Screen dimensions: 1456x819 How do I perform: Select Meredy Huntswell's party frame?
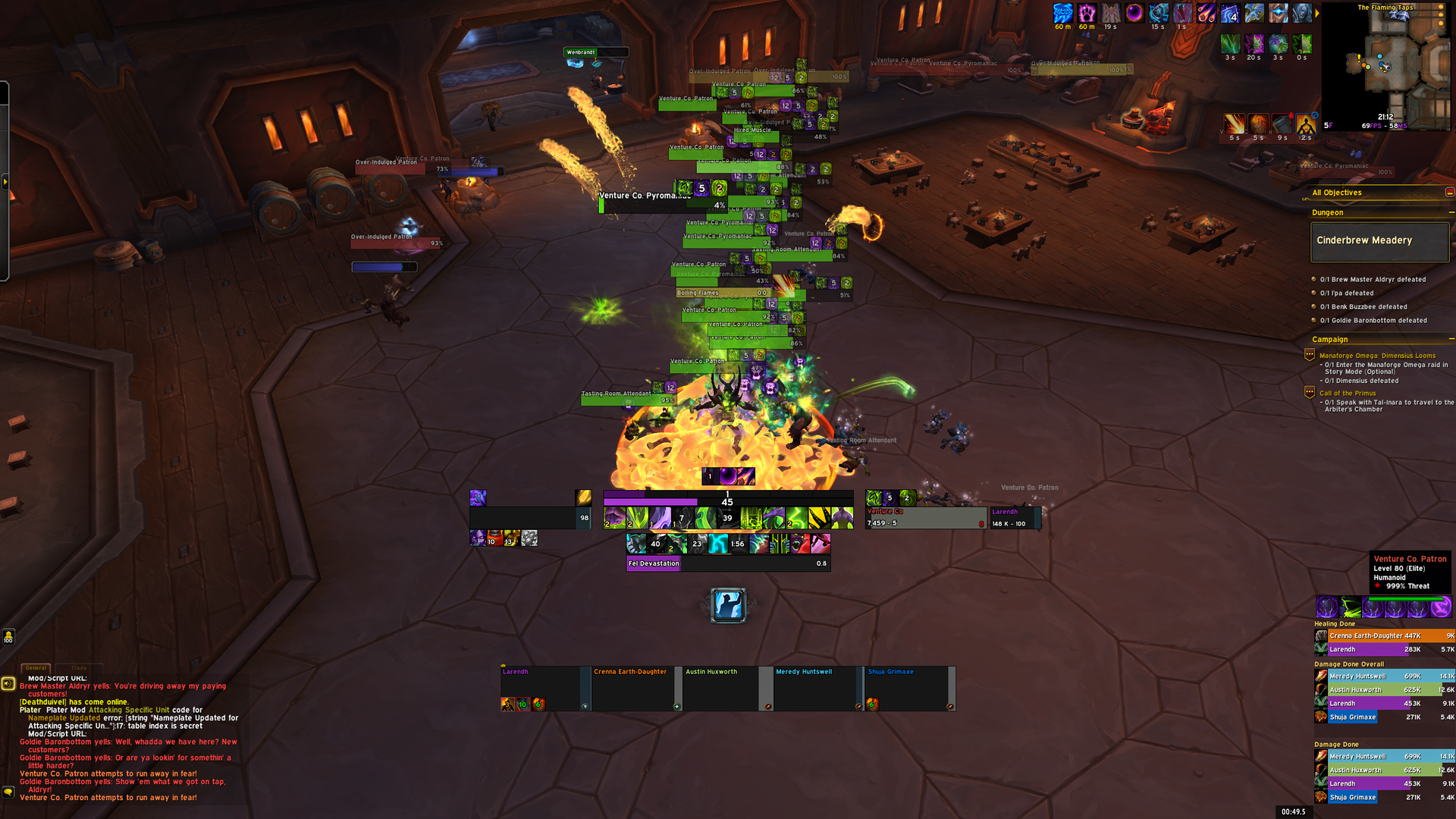tap(814, 688)
